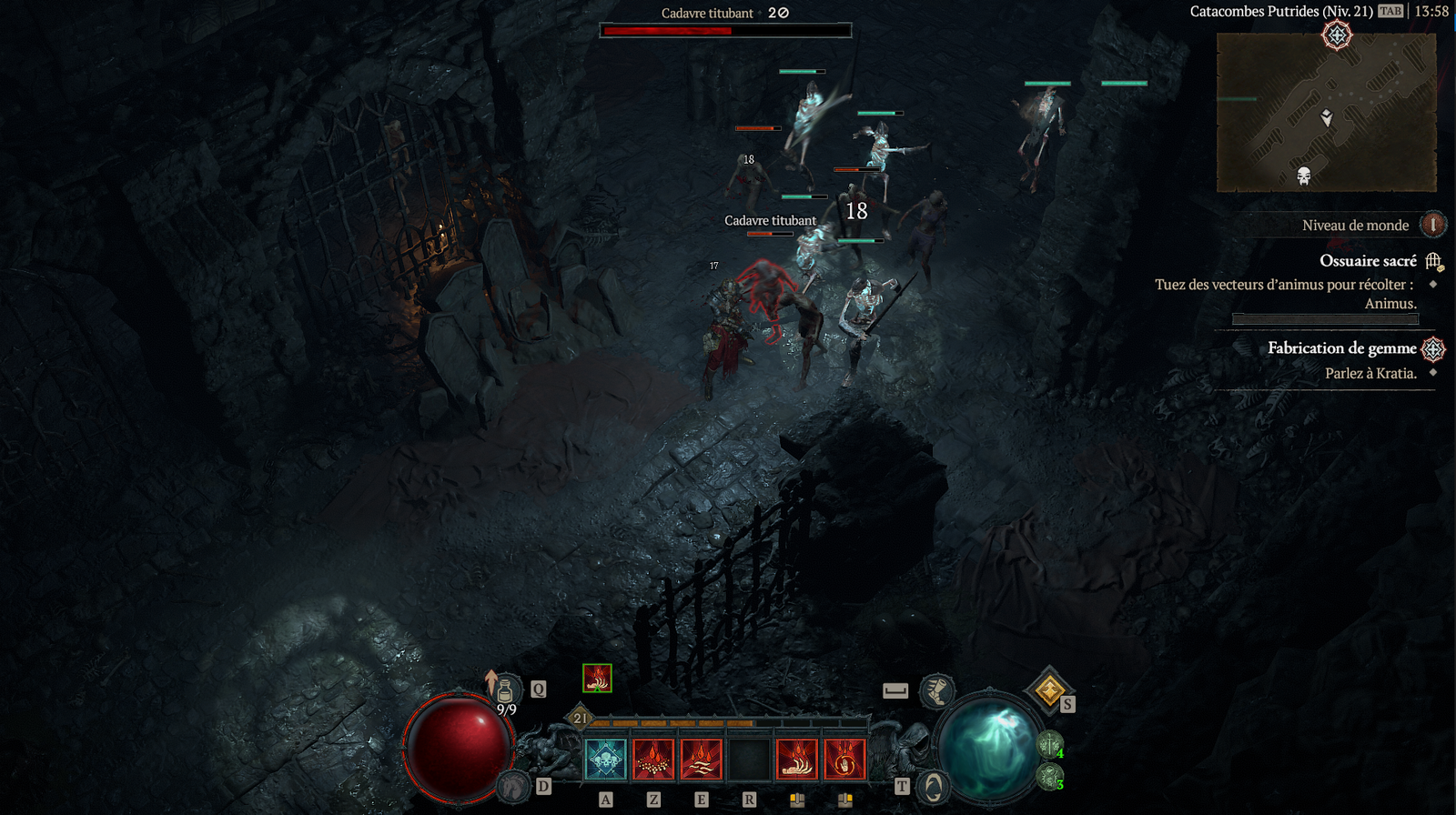1456x815 pixels.
Task: Select the skull marker on the minimap
Action: click(1304, 176)
